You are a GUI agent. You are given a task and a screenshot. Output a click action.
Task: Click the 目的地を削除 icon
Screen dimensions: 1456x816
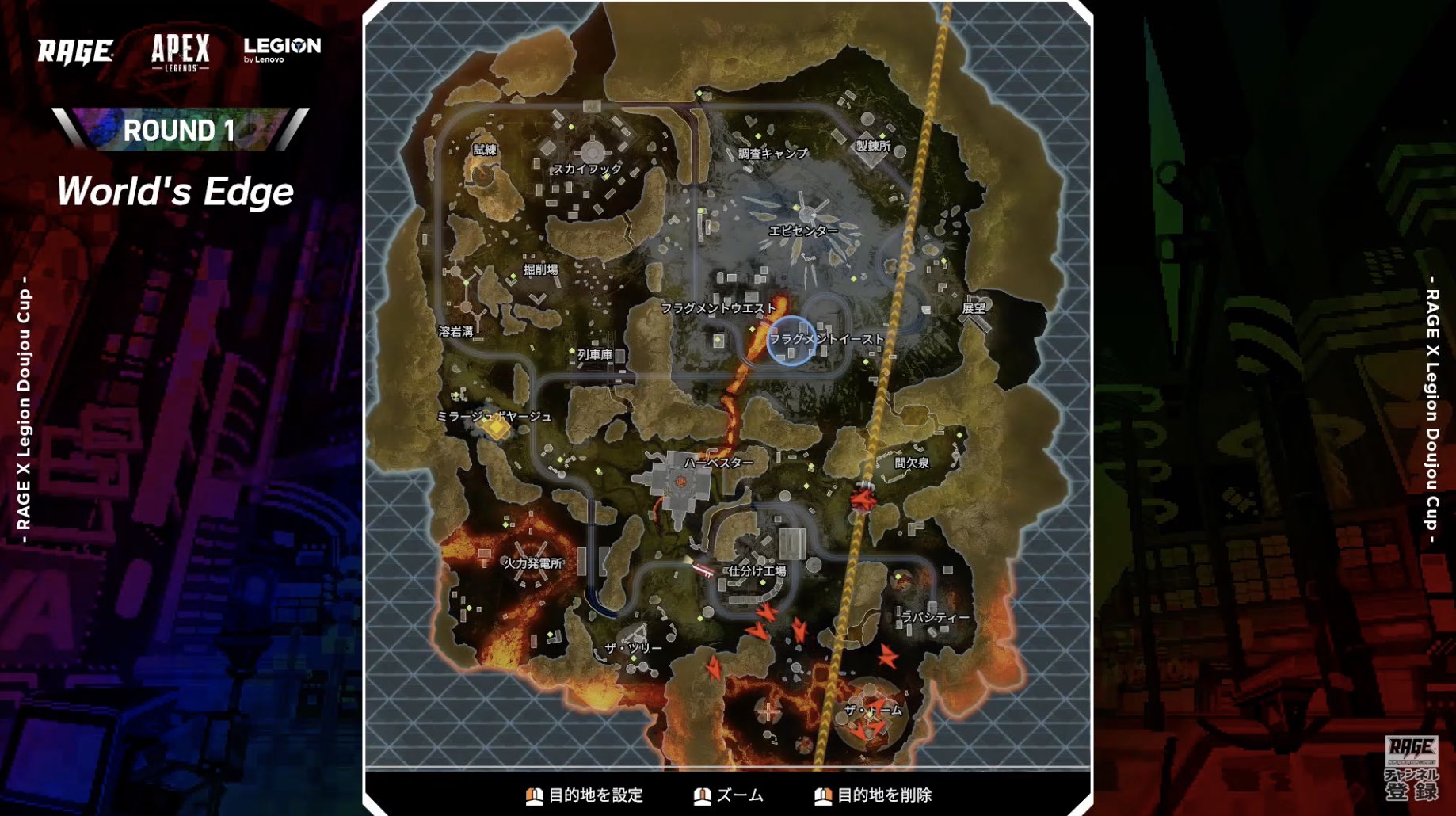pos(821,796)
